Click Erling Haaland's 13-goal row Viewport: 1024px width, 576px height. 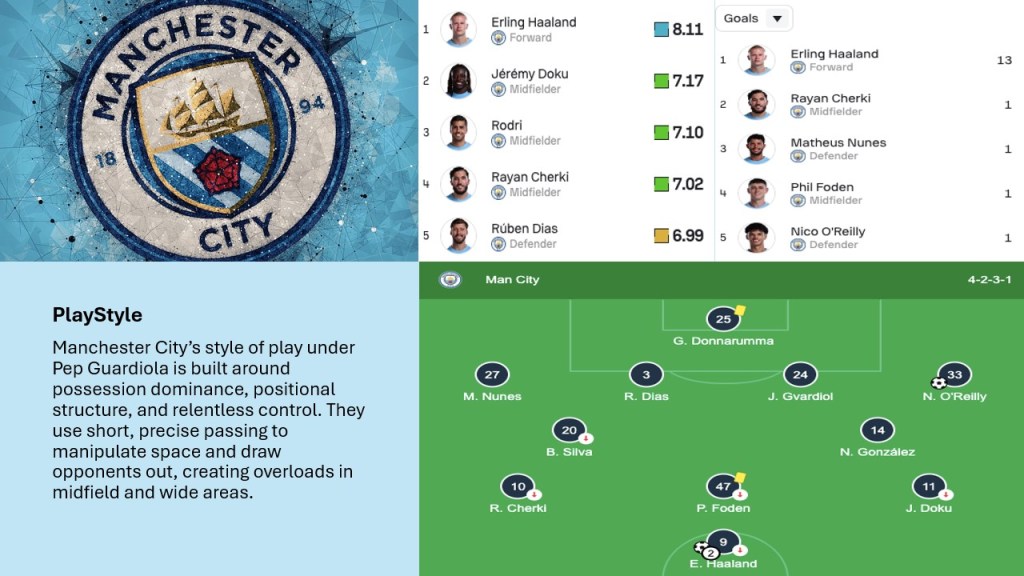tap(865, 60)
